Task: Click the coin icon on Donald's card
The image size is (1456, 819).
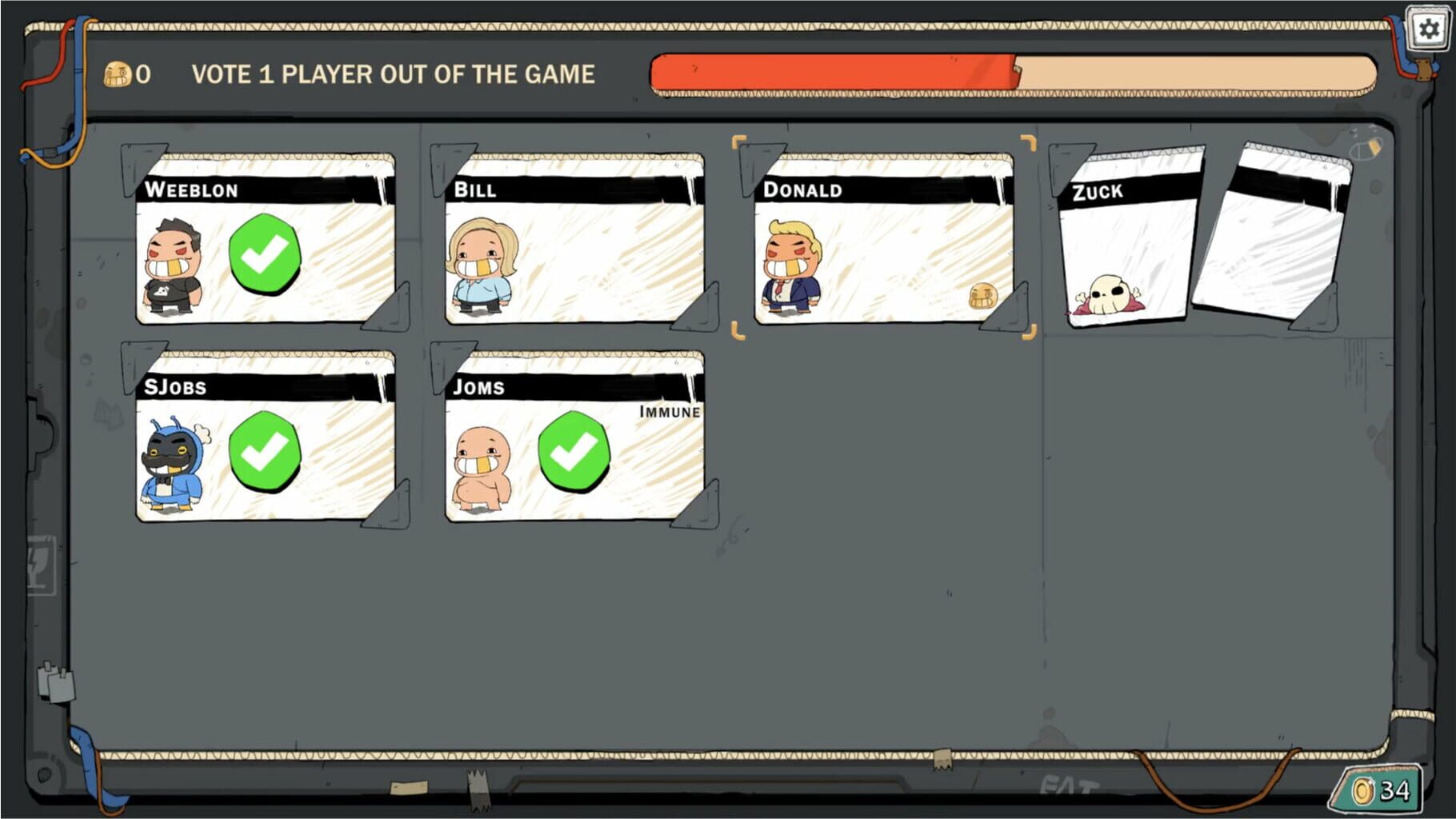Action: click(x=985, y=298)
